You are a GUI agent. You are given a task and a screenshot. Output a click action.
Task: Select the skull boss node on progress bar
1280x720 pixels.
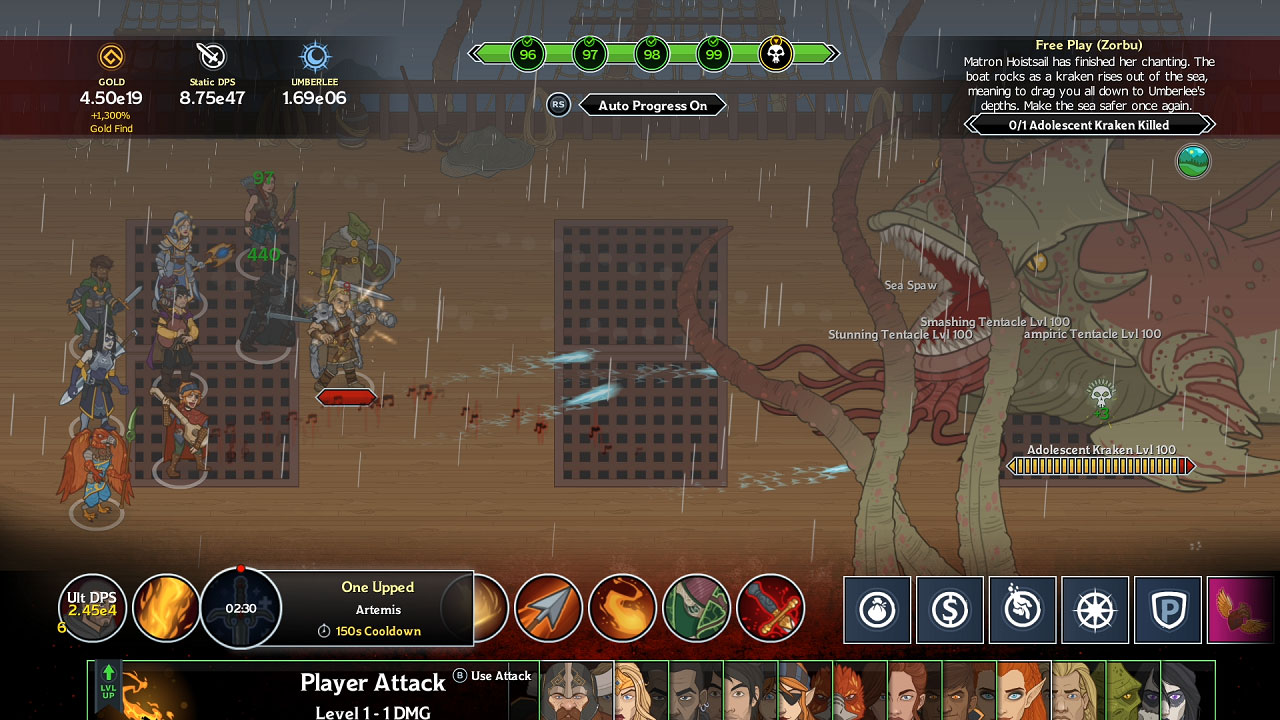(775, 54)
